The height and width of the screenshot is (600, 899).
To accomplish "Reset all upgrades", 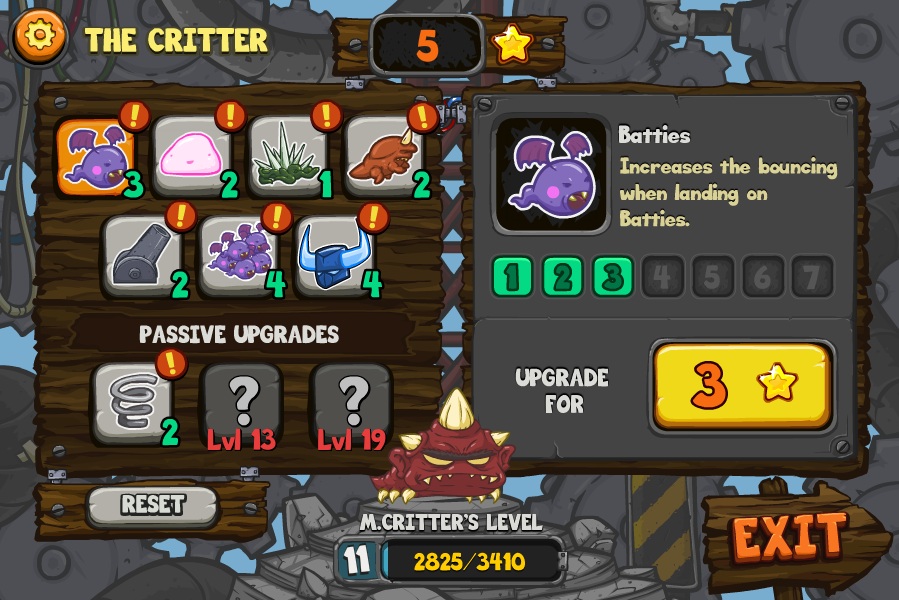I will click(152, 505).
